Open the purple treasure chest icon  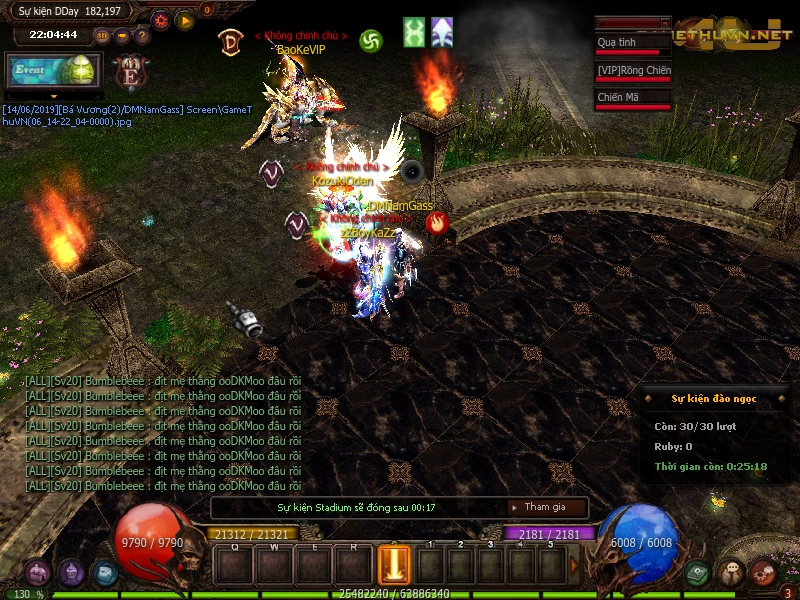click(37, 572)
